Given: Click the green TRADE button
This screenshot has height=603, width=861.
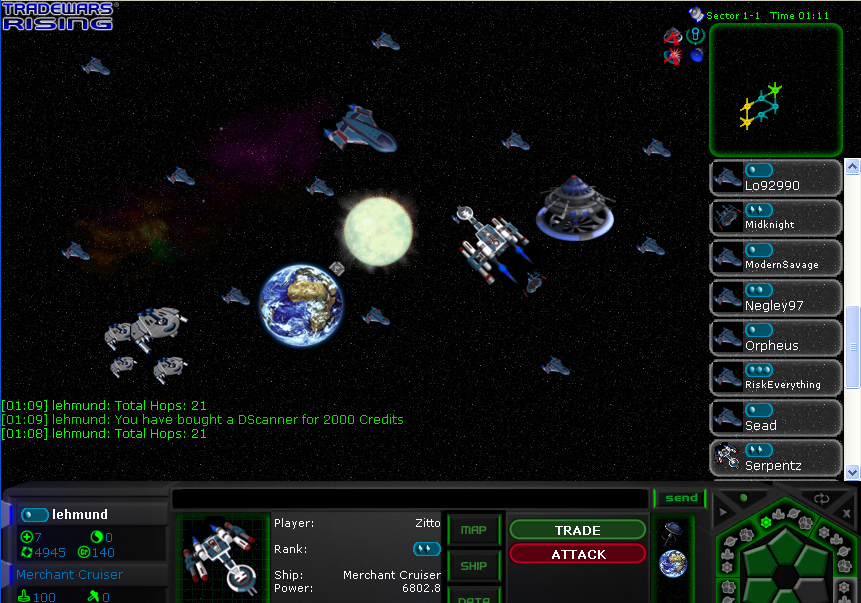Looking at the screenshot, I should click(577, 530).
